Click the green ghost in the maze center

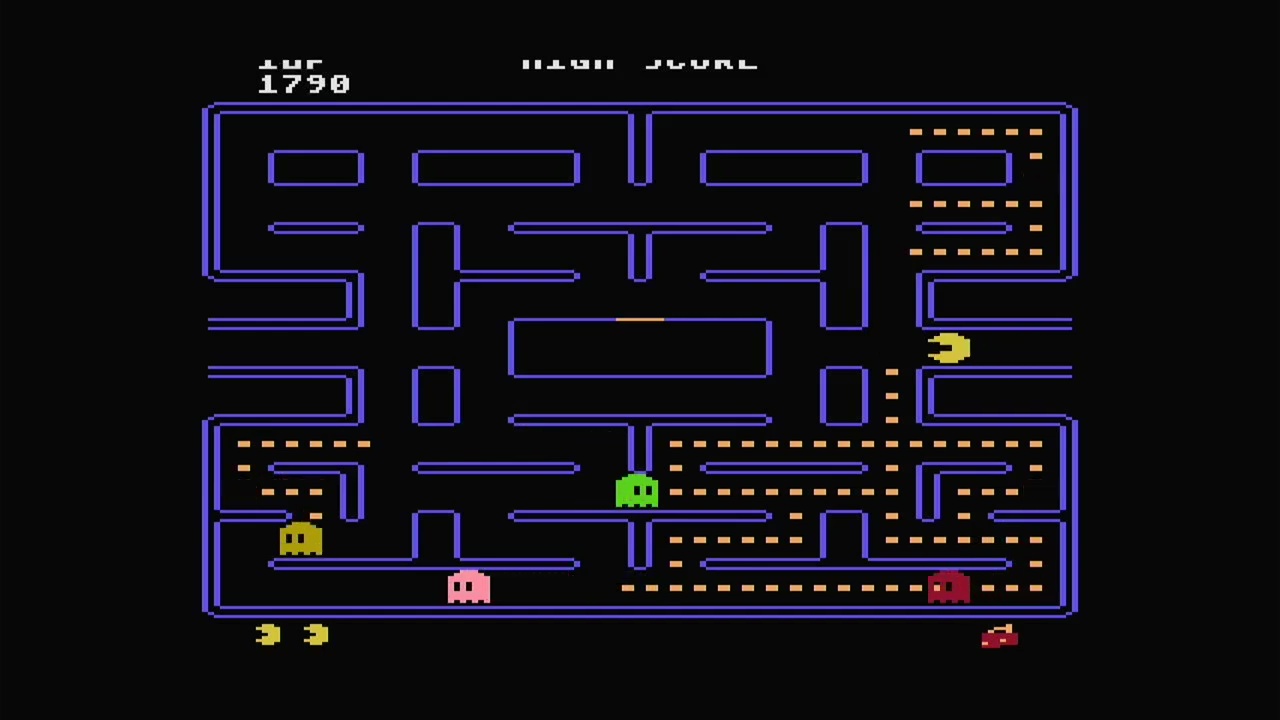click(x=637, y=490)
